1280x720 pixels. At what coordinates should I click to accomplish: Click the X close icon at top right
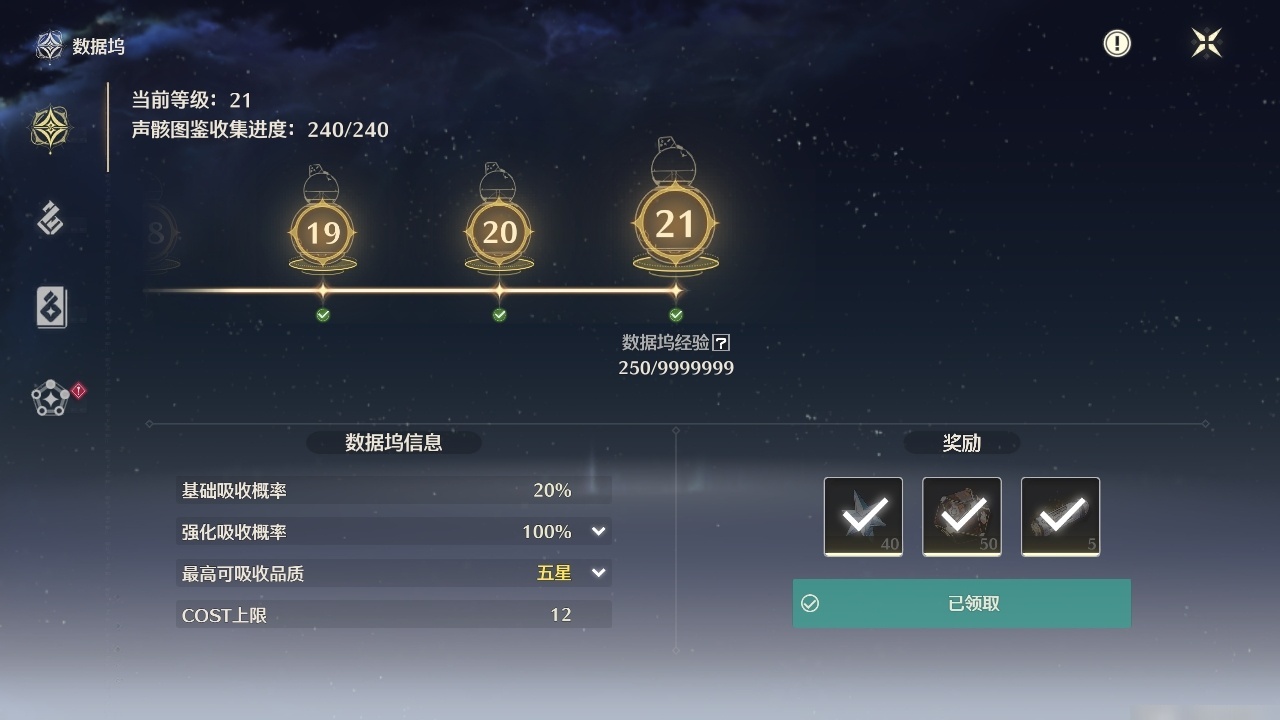pyautogui.click(x=1206, y=43)
